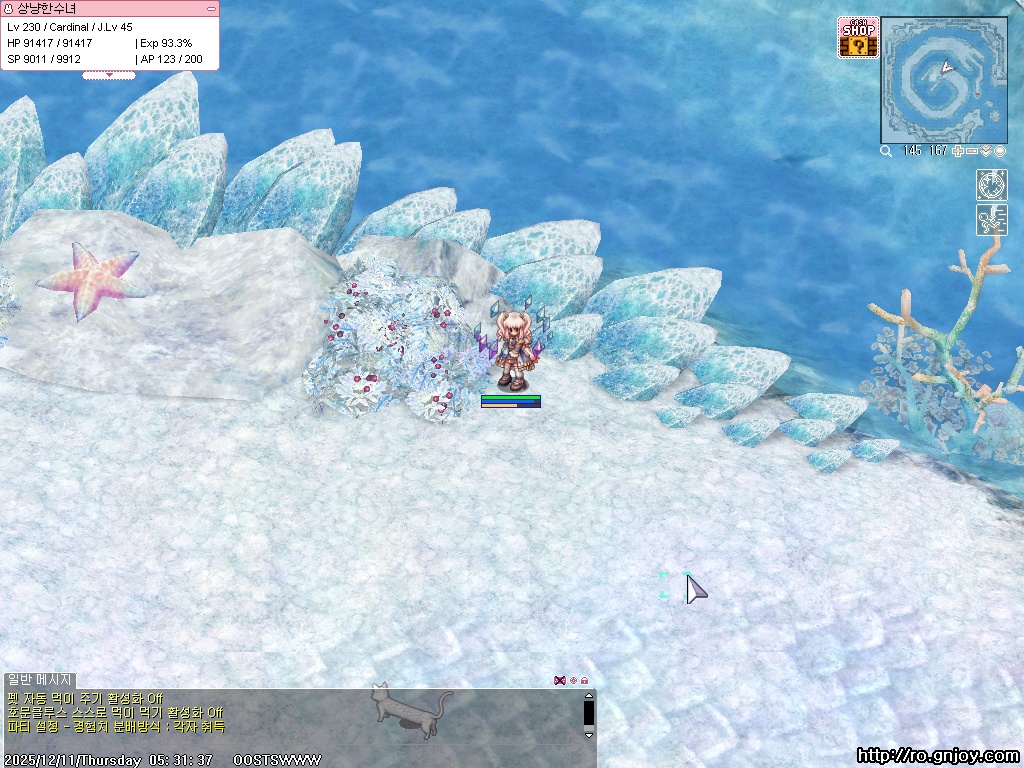The width and height of the screenshot is (1024, 768).
Task: Click the double-arrow button under the minimap
Action: click(986, 151)
